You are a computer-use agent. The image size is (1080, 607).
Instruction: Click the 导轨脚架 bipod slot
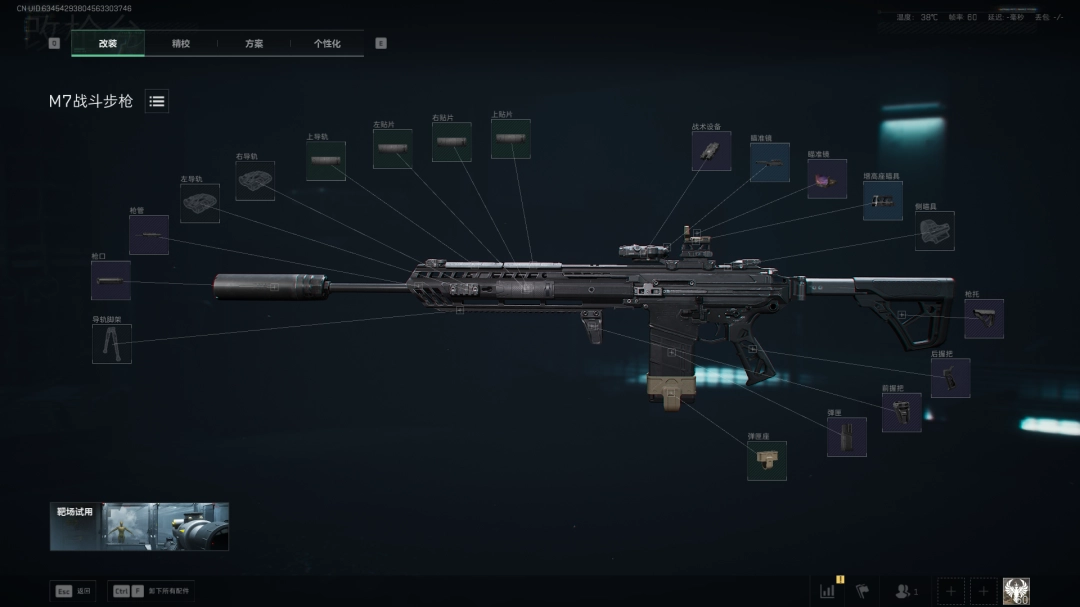pos(112,344)
